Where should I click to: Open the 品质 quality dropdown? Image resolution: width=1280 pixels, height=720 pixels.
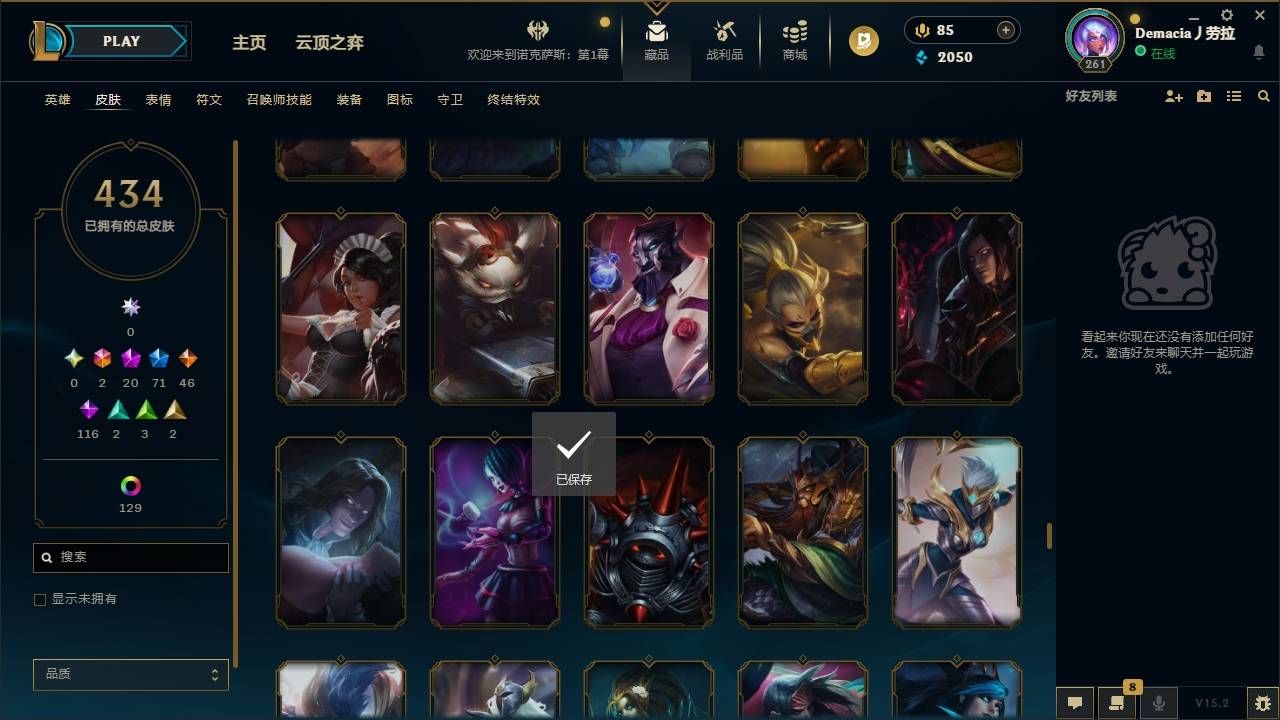pyautogui.click(x=130, y=674)
